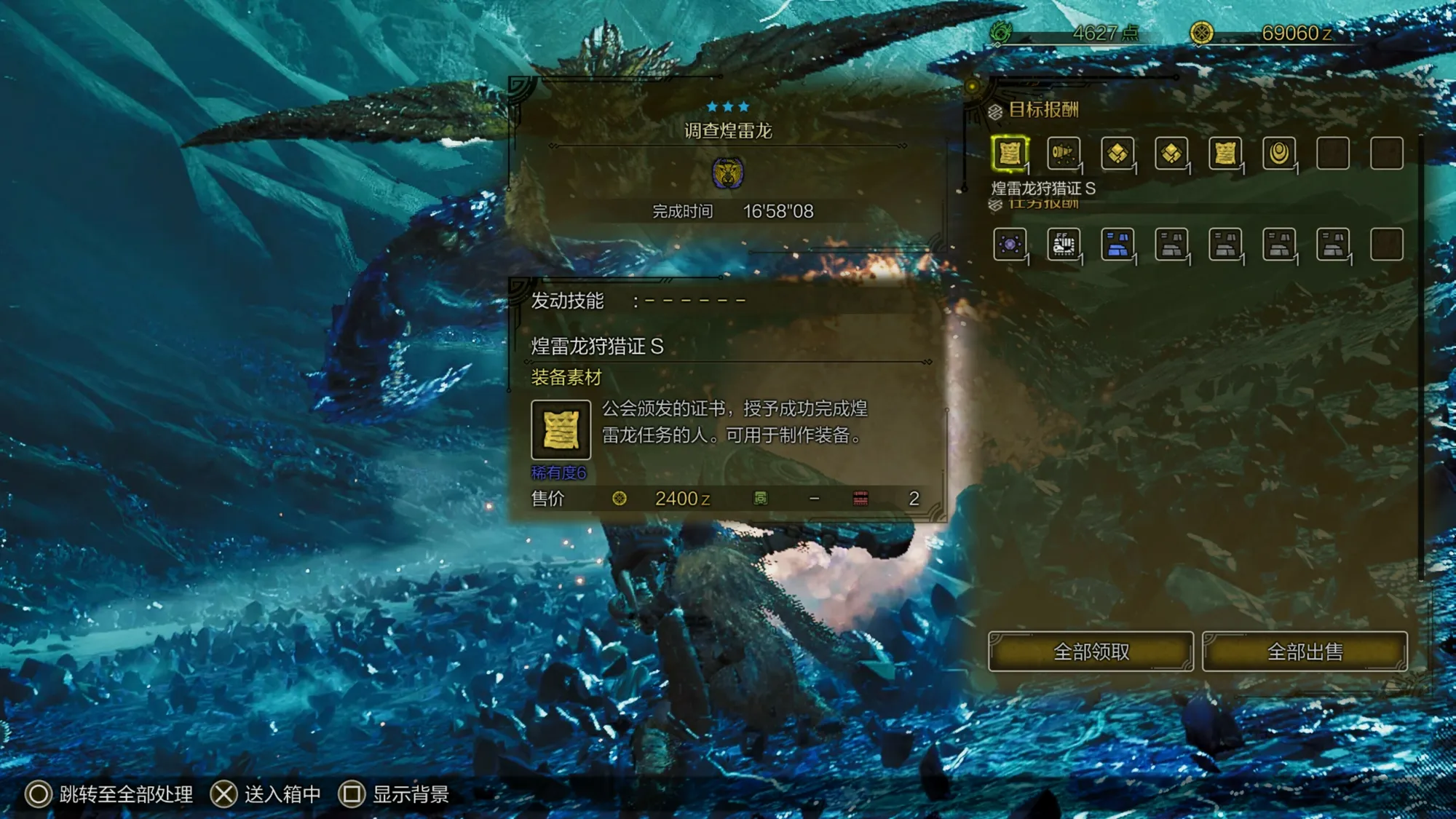Select the blue armor sphere reward
This screenshot has width=1456, height=819.
pos(1117,245)
